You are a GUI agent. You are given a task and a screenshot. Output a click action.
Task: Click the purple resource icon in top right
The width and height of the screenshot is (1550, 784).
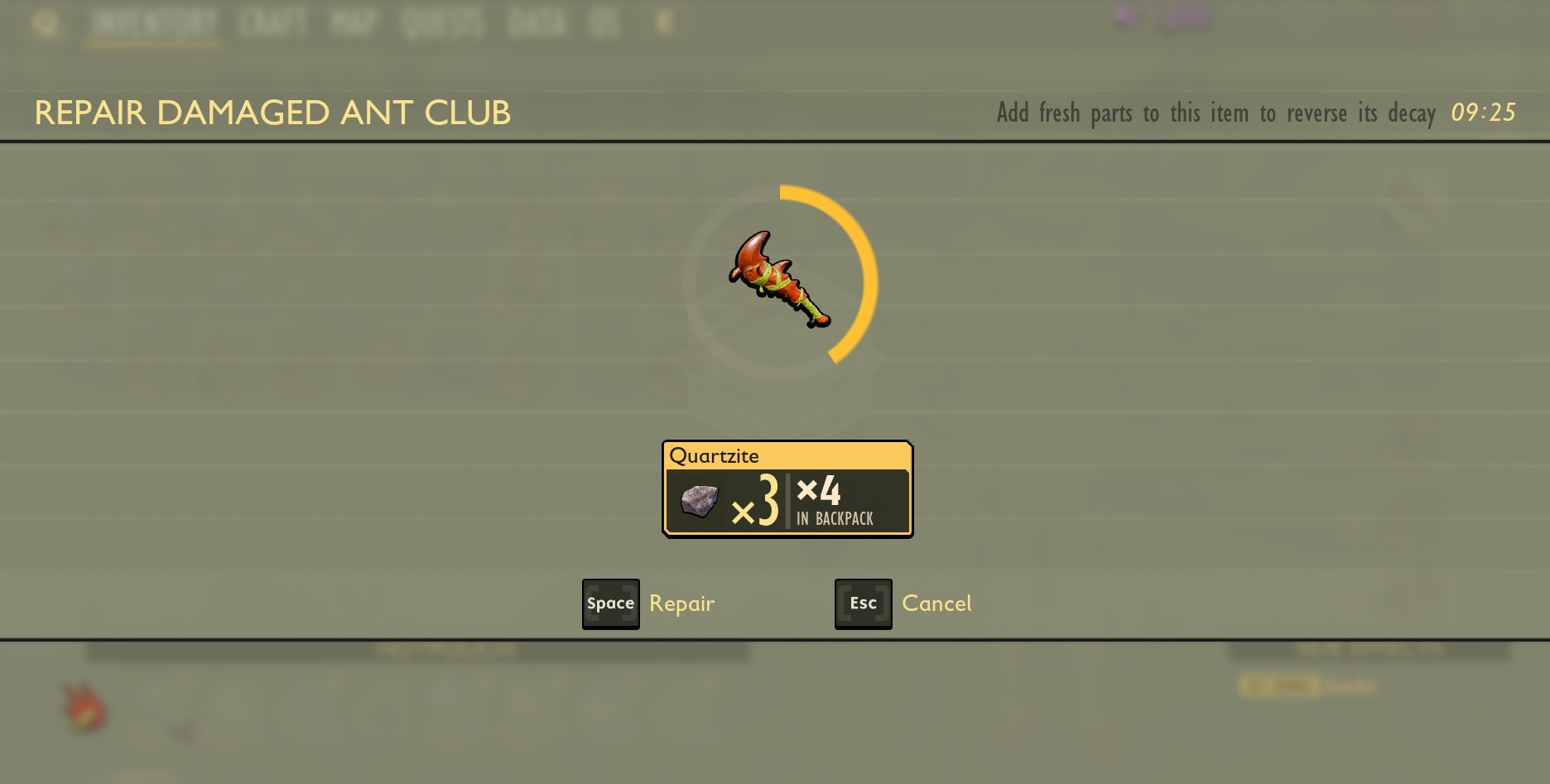pyautogui.click(x=1124, y=15)
